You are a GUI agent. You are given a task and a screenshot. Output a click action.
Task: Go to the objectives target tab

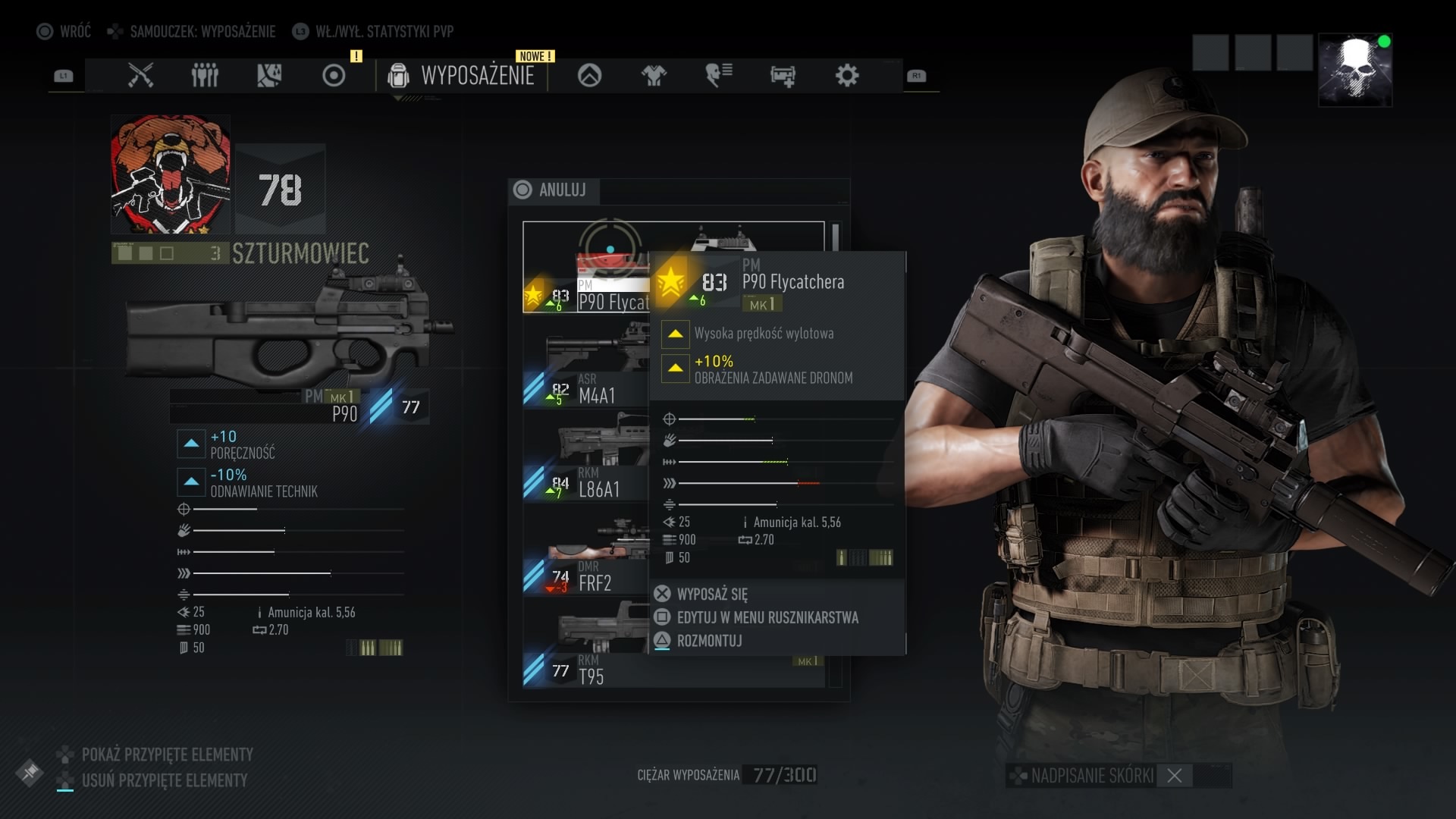click(334, 75)
